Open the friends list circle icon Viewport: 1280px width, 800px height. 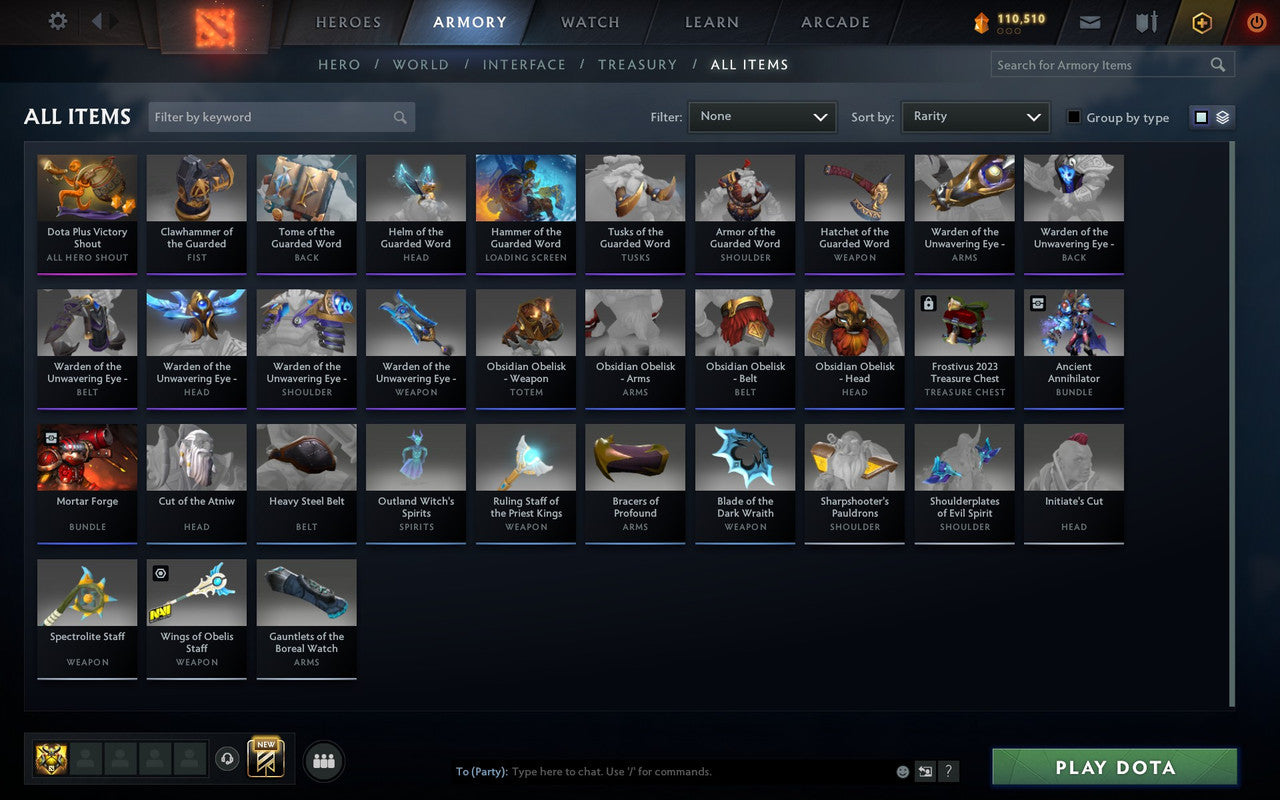[x=323, y=761]
